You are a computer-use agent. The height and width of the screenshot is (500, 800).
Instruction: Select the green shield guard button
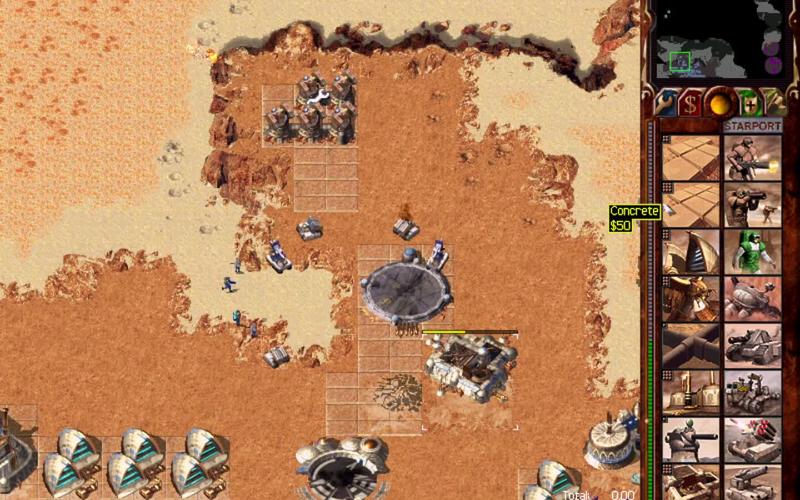click(745, 102)
